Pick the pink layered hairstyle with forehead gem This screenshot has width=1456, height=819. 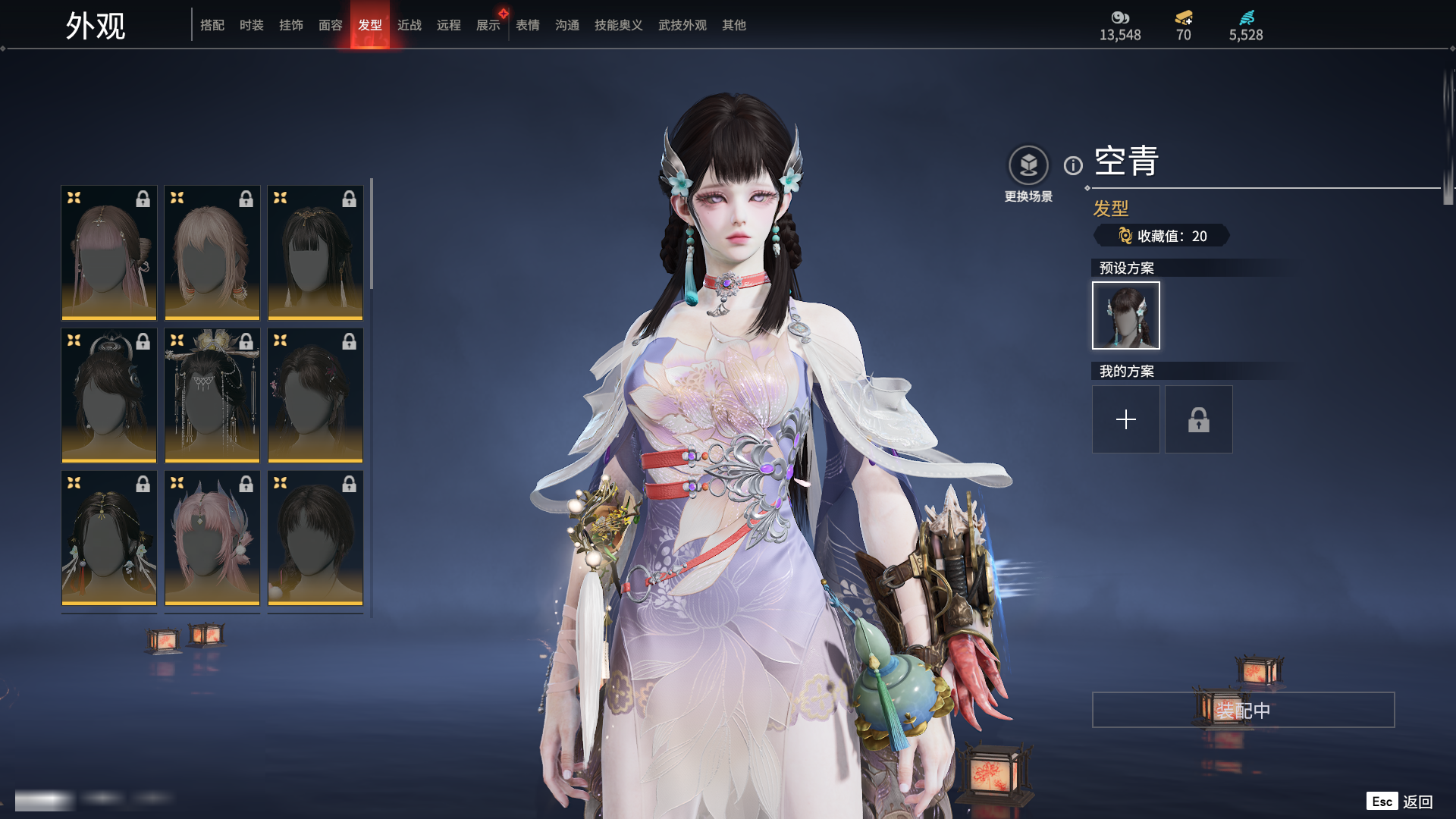[212, 538]
